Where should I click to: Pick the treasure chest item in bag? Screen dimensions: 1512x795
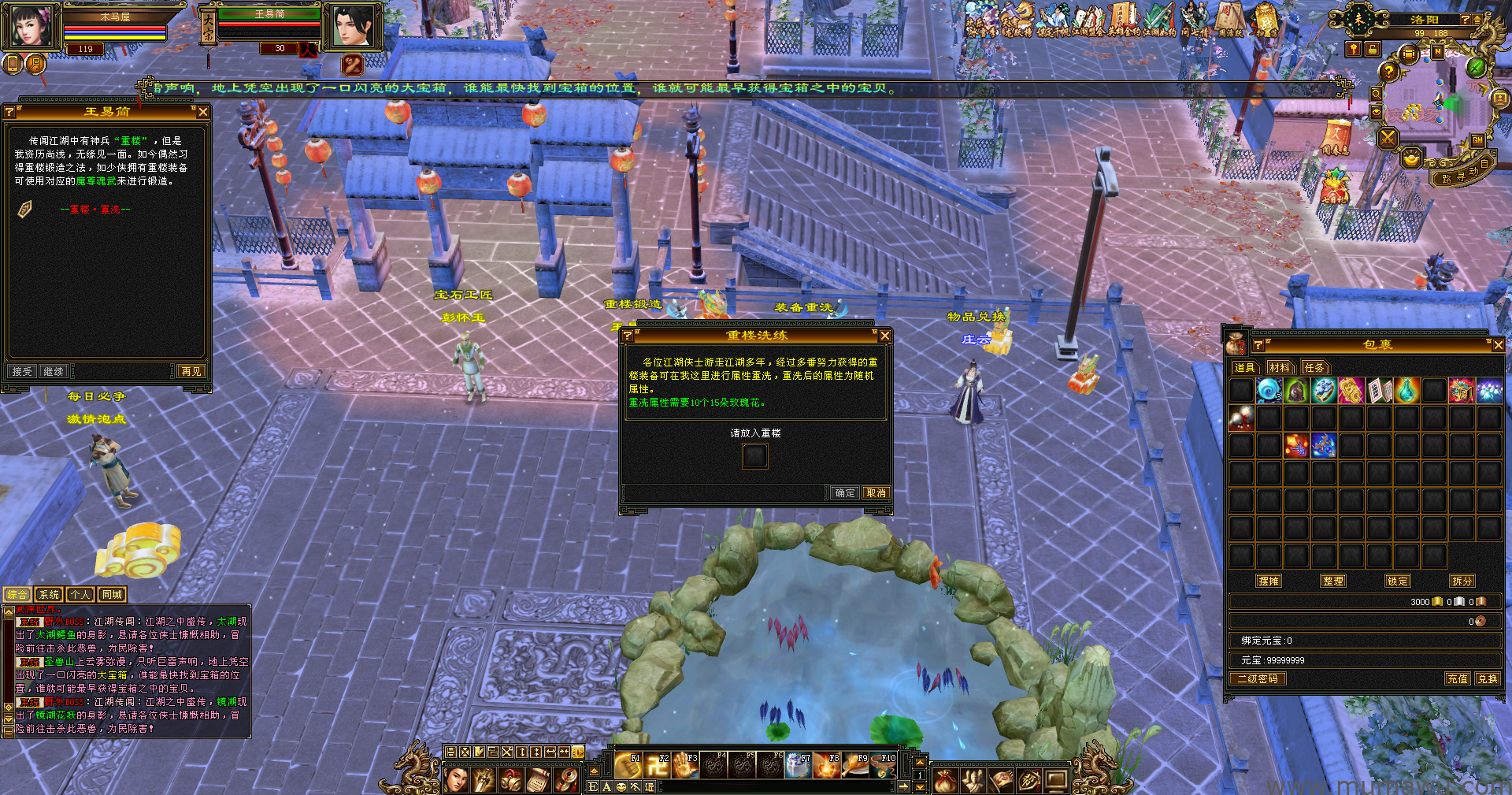[x=1462, y=390]
